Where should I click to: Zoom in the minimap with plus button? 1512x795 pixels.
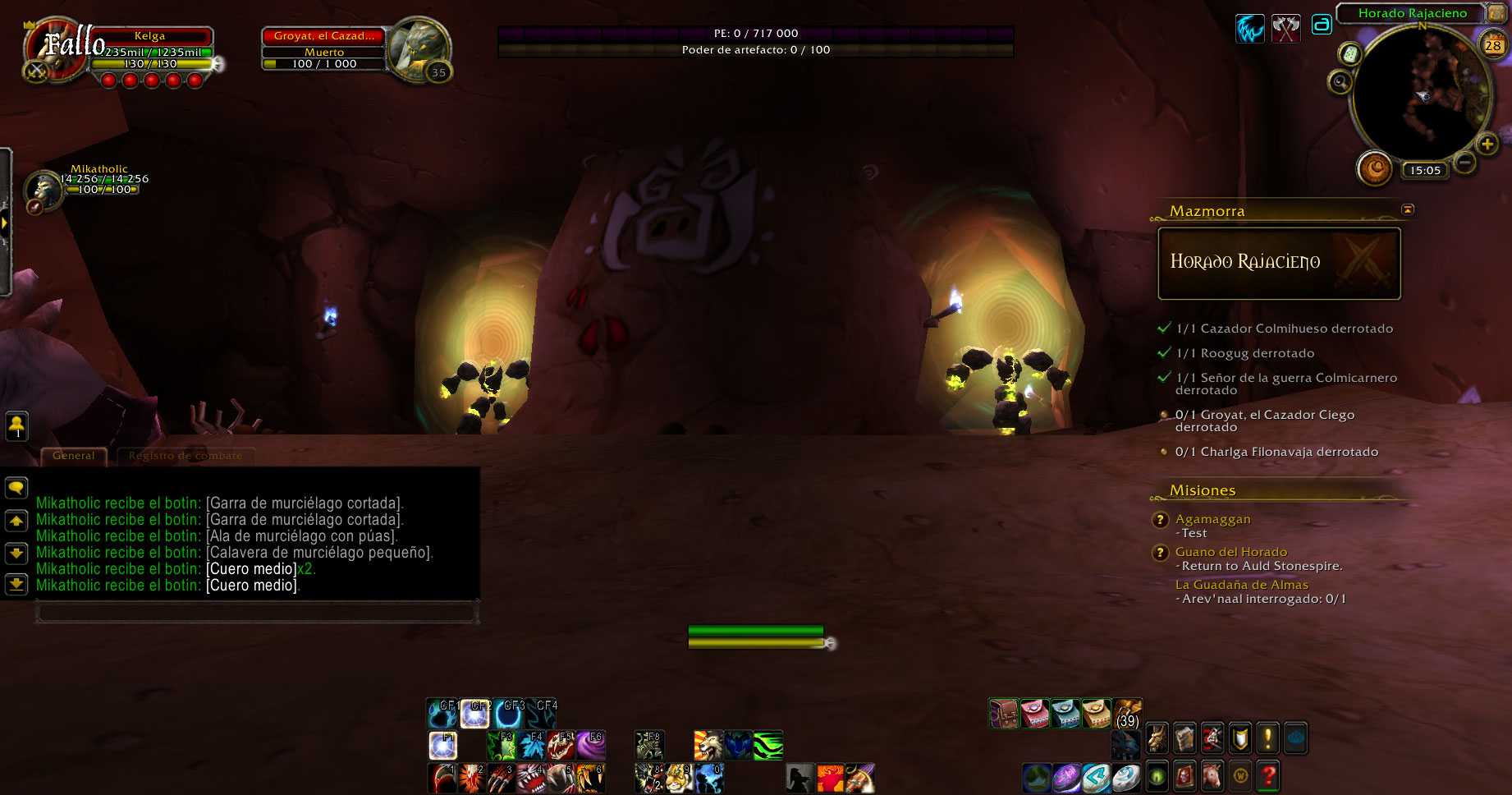[1487, 145]
